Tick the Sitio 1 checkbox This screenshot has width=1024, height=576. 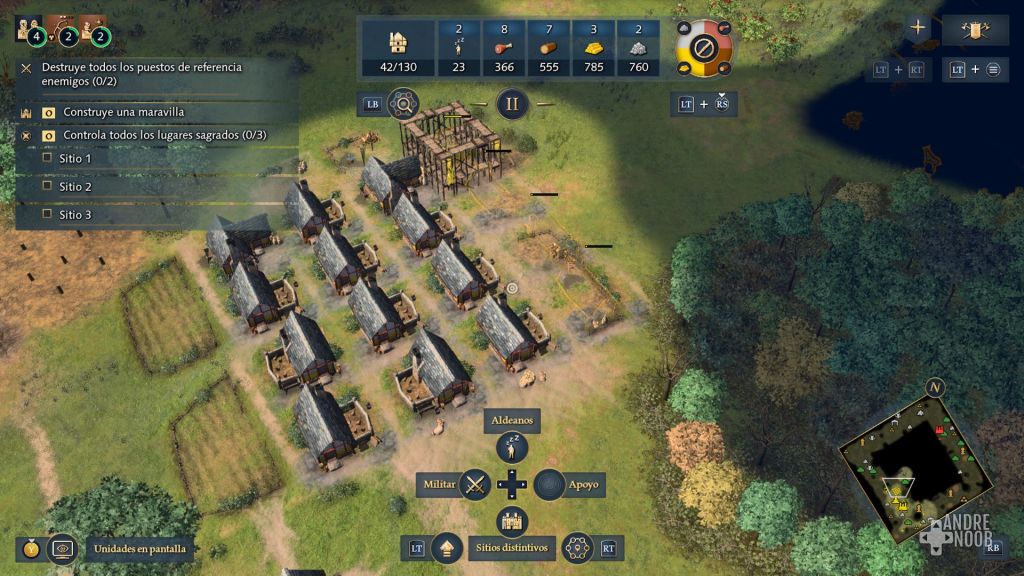(47, 158)
